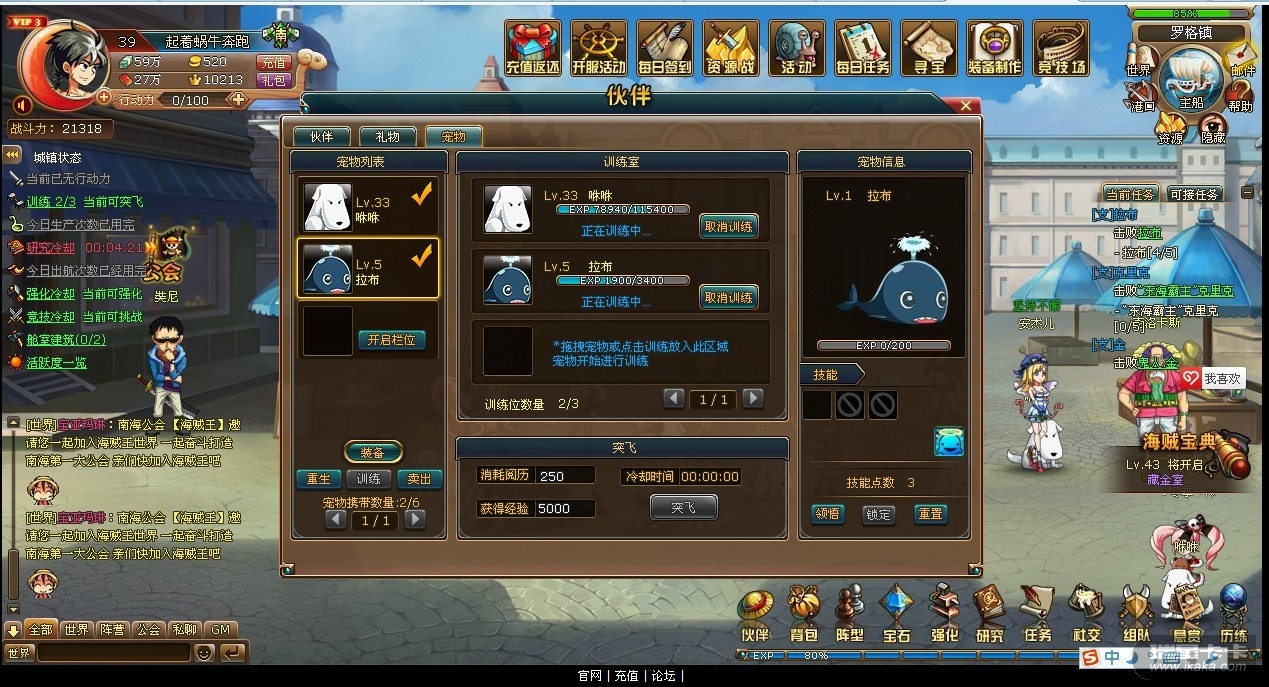Switch to the 礼物 tab
Viewport: 1269px width, 687px height.
[387, 137]
